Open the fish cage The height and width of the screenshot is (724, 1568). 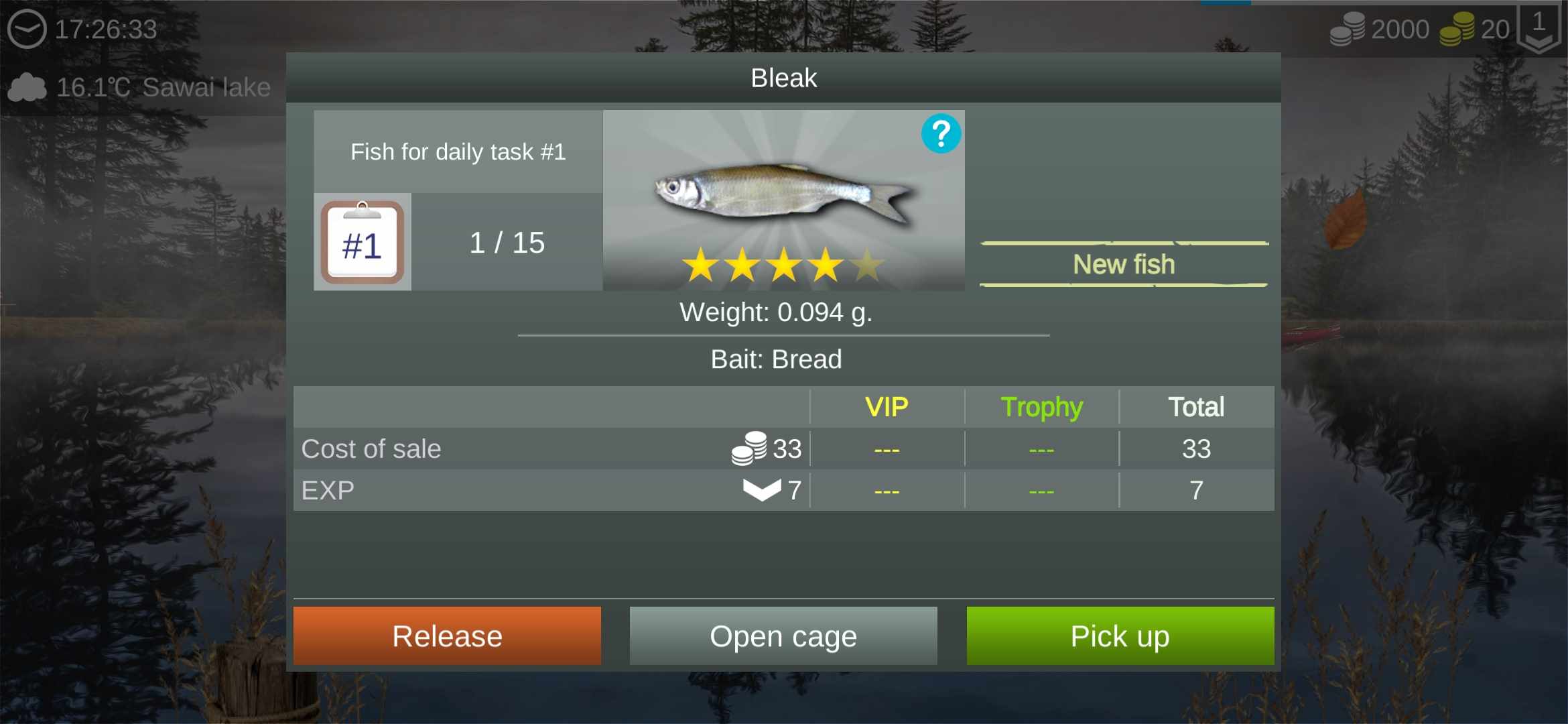click(783, 636)
